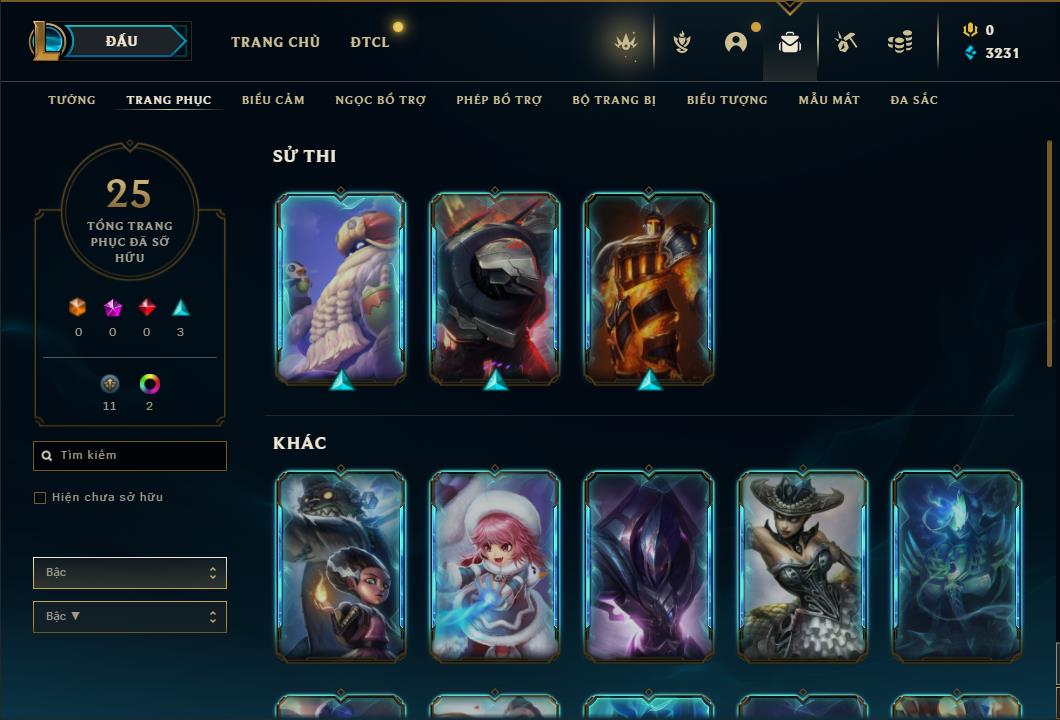1060x720 pixels.
Task: Open the BIỂU TƯỢNG tab
Action: pos(727,100)
